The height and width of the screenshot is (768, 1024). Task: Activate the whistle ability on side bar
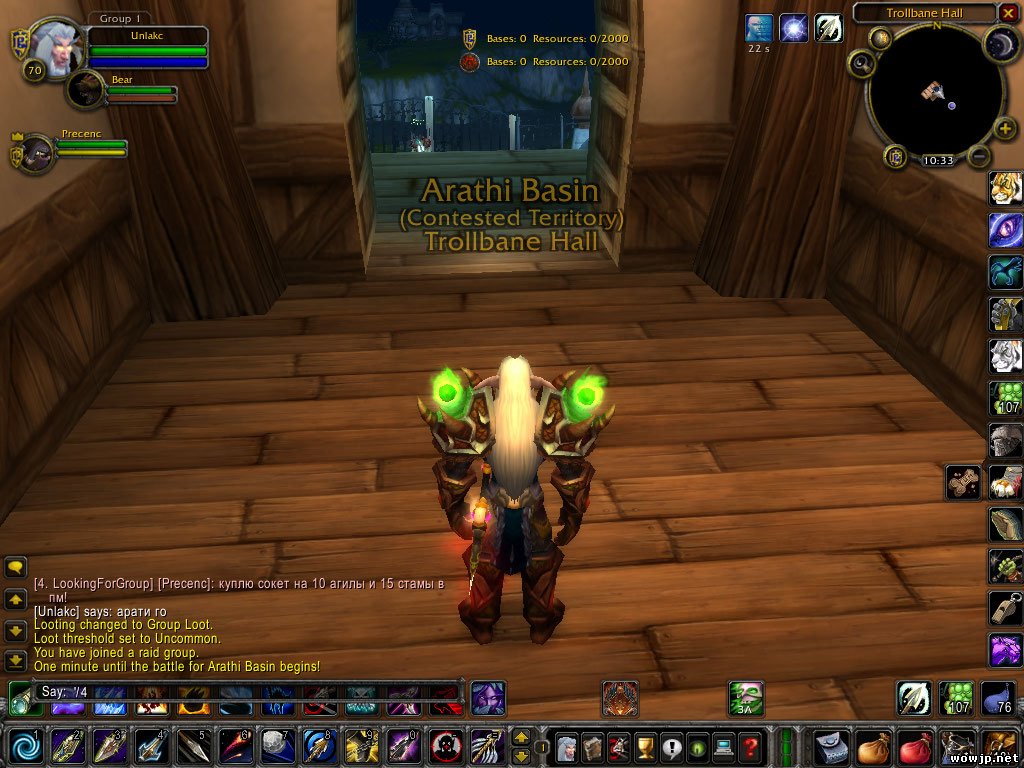point(1005,606)
